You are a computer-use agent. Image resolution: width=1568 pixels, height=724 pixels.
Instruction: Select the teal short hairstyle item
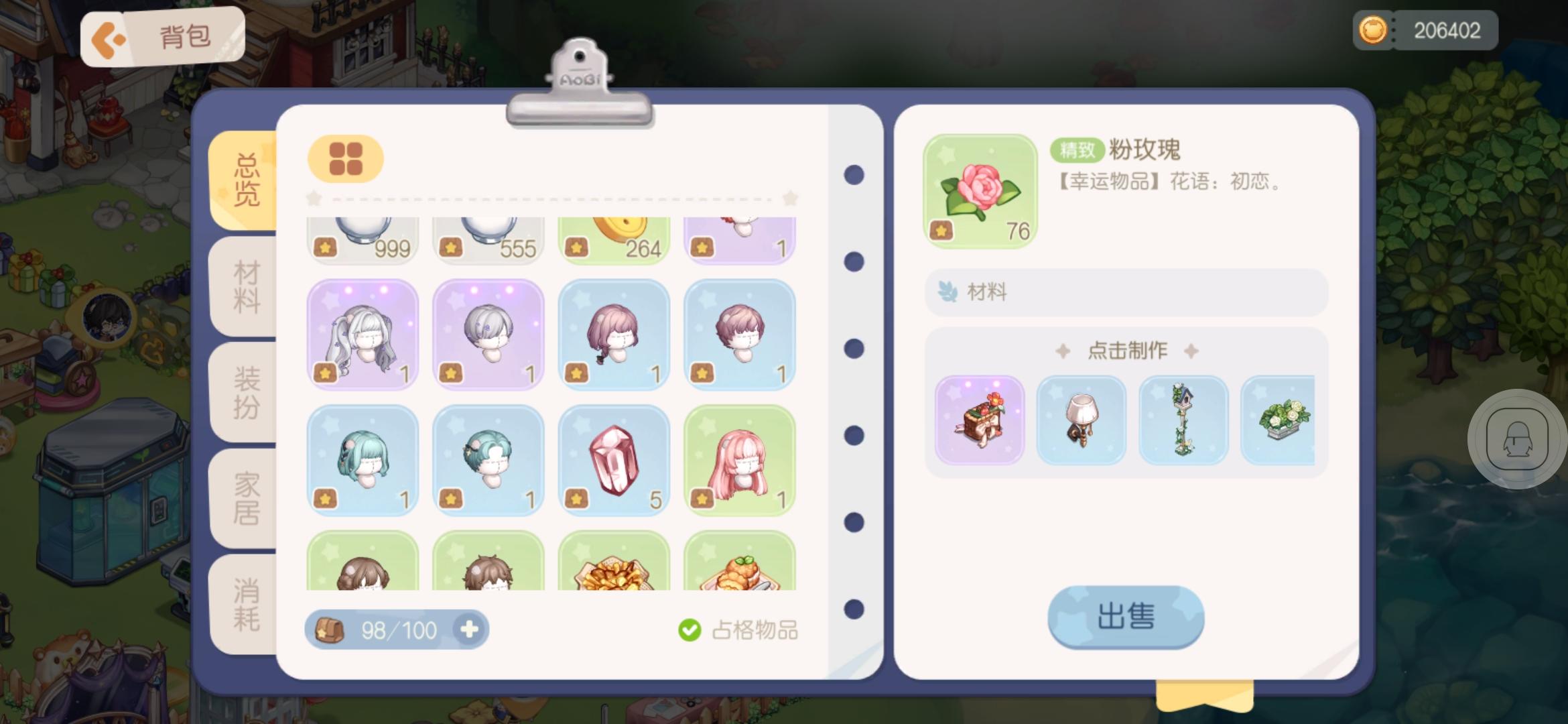[488, 461]
